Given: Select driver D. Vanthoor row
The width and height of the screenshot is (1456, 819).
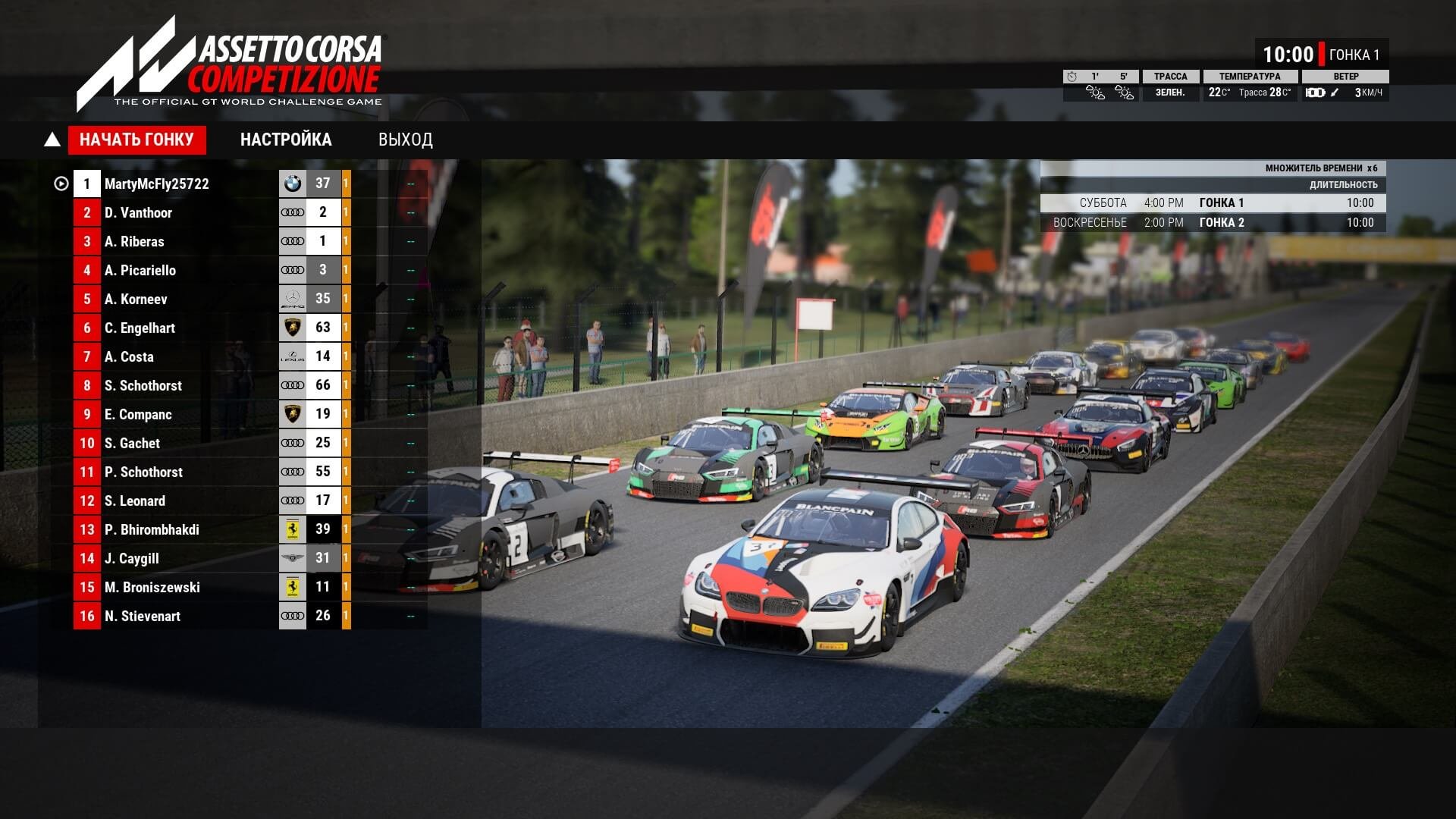Looking at the screenshot, I should point(138,212).
